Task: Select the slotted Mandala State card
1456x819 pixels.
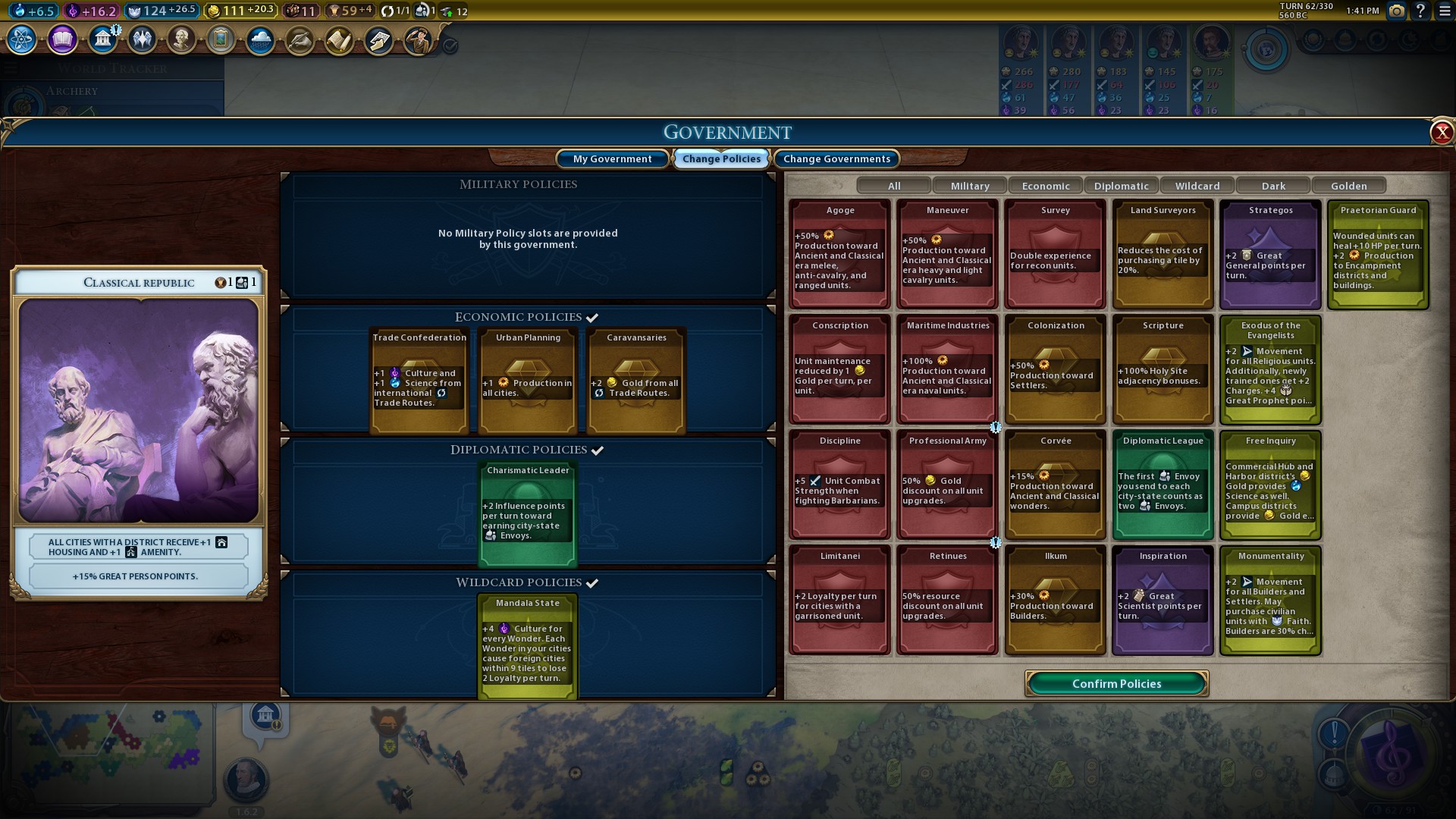Action: [x=528, y=646]
